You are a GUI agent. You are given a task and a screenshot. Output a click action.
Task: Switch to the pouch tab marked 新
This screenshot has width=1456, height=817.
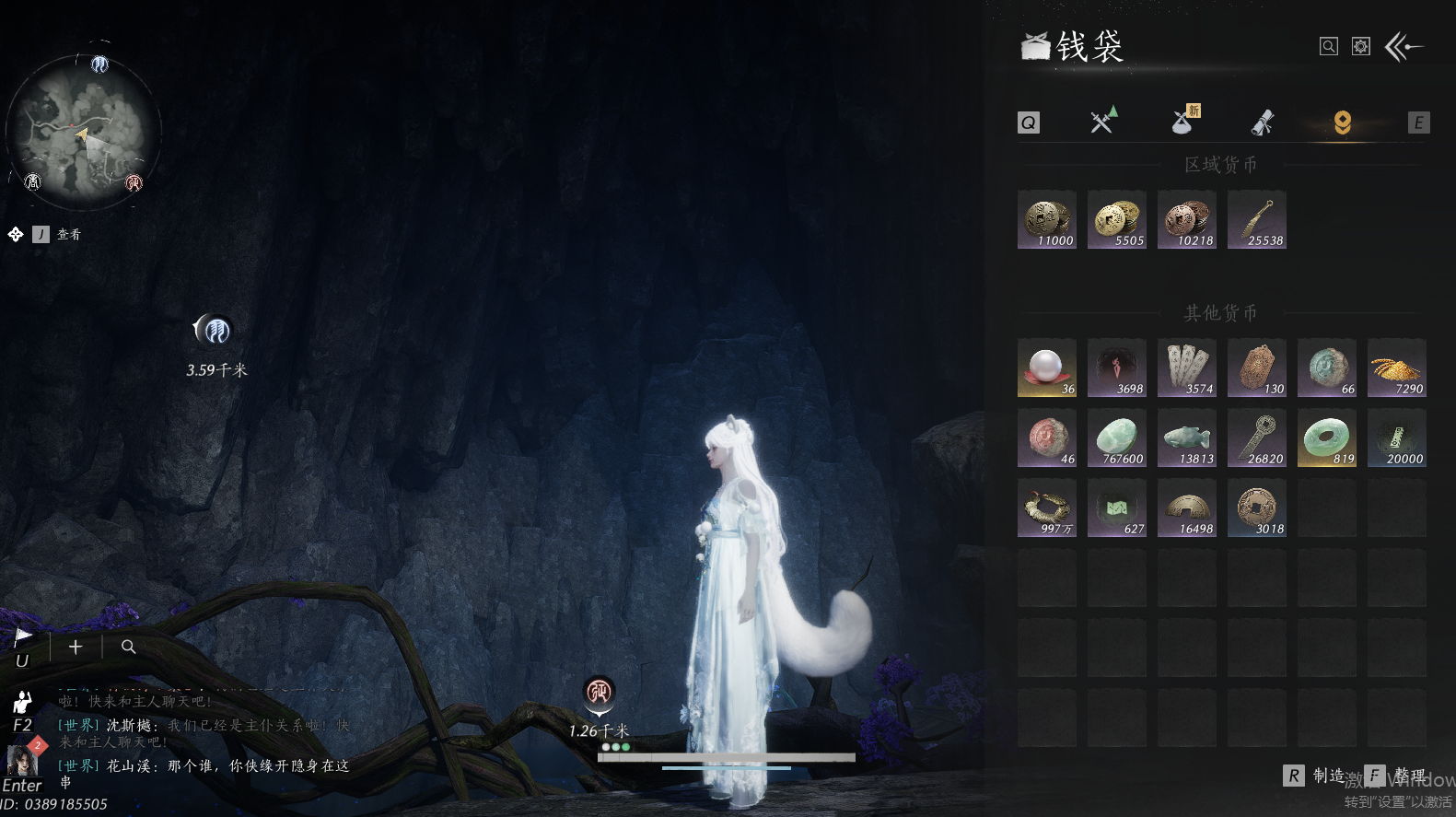[x=1184, y=121]
